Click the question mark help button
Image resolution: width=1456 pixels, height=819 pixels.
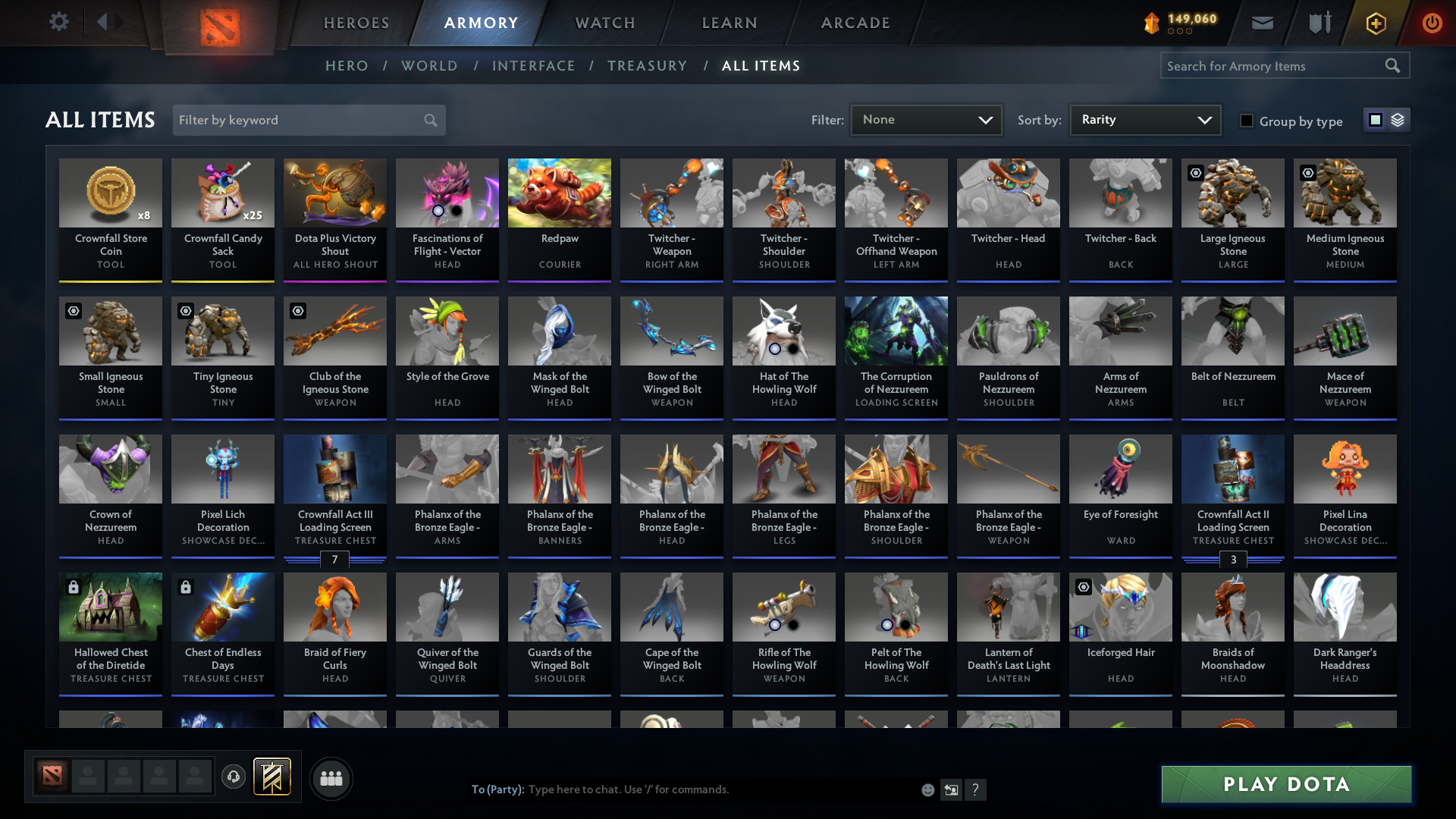pyautogui.click(x=976, y=789)
